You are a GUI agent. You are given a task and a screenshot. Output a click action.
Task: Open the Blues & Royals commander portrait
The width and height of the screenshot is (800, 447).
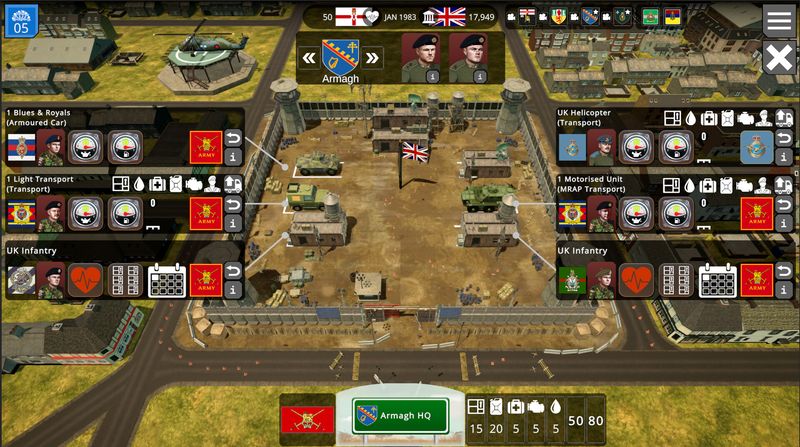click(x=50, y=147)
